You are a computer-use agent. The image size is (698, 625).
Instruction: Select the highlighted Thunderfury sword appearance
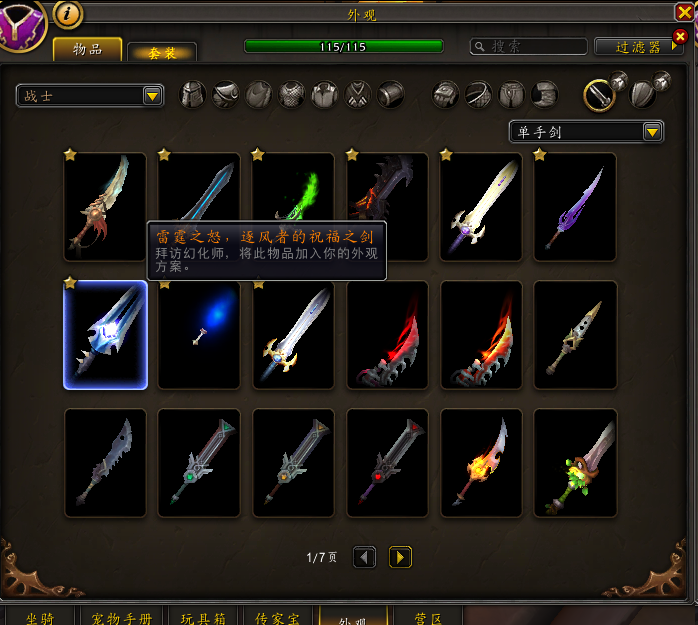point(105,334)
